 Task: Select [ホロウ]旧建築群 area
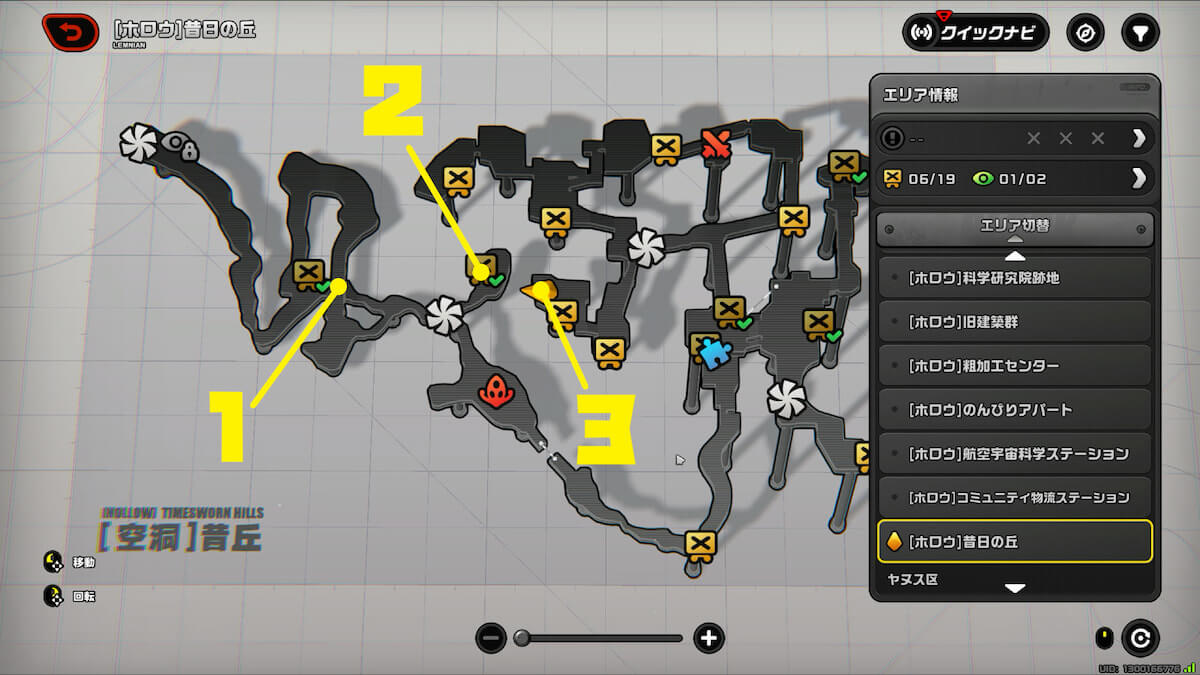[1014, 322]
